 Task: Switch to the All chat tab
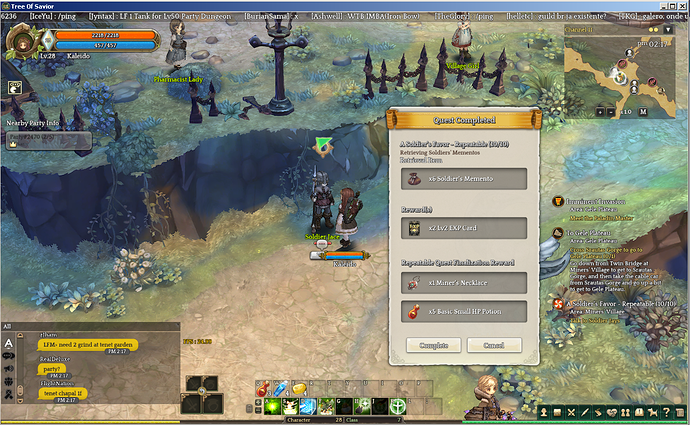8,326
